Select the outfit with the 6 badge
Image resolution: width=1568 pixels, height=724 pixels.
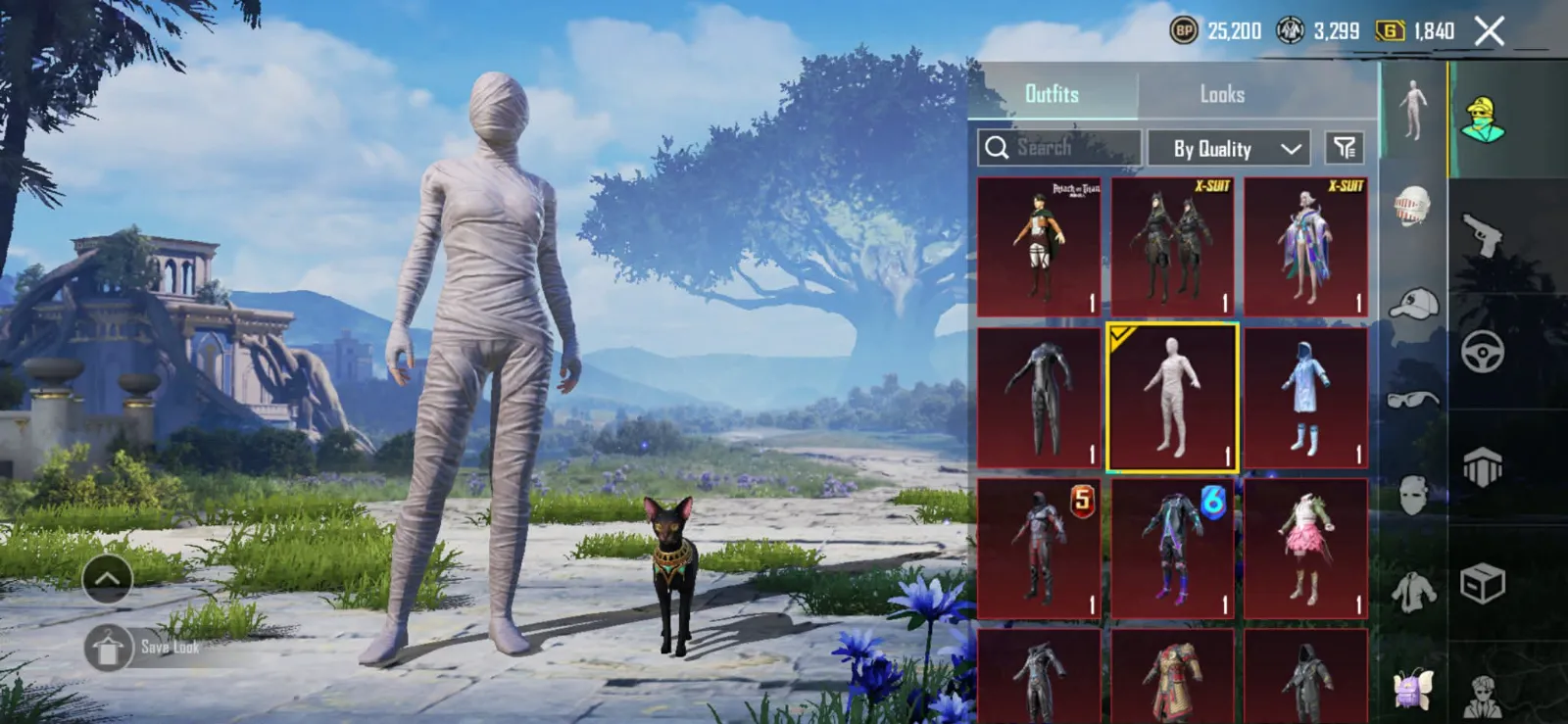[x=1172, y=549]
